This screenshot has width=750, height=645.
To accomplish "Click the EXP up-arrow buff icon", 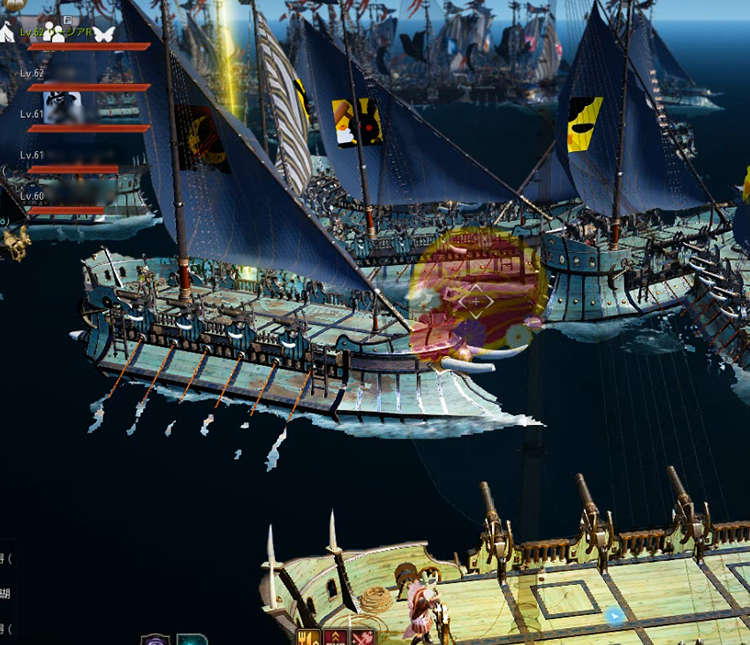I will point(333,637).
